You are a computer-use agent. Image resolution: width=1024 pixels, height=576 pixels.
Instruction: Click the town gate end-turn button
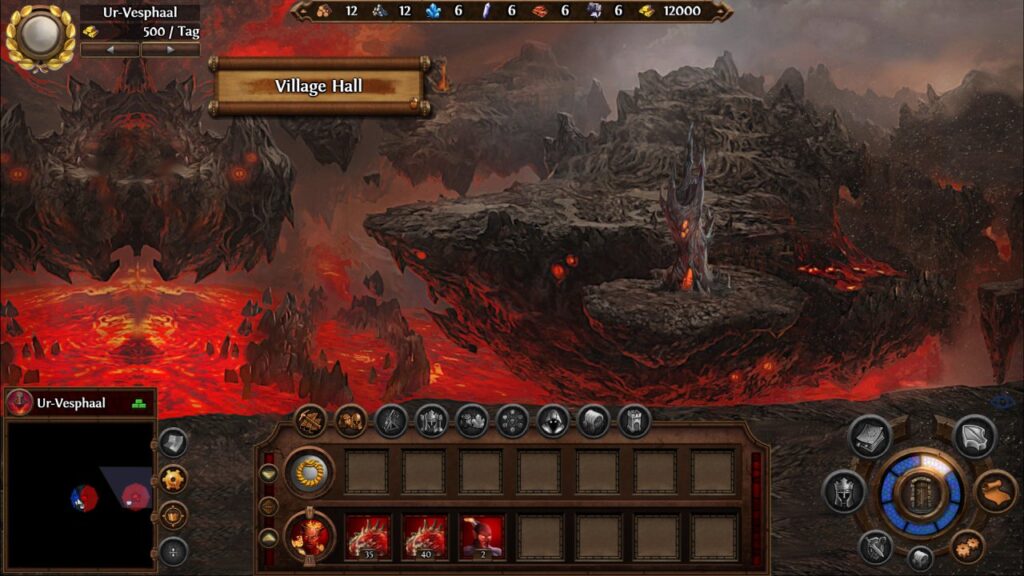[920, 494]
